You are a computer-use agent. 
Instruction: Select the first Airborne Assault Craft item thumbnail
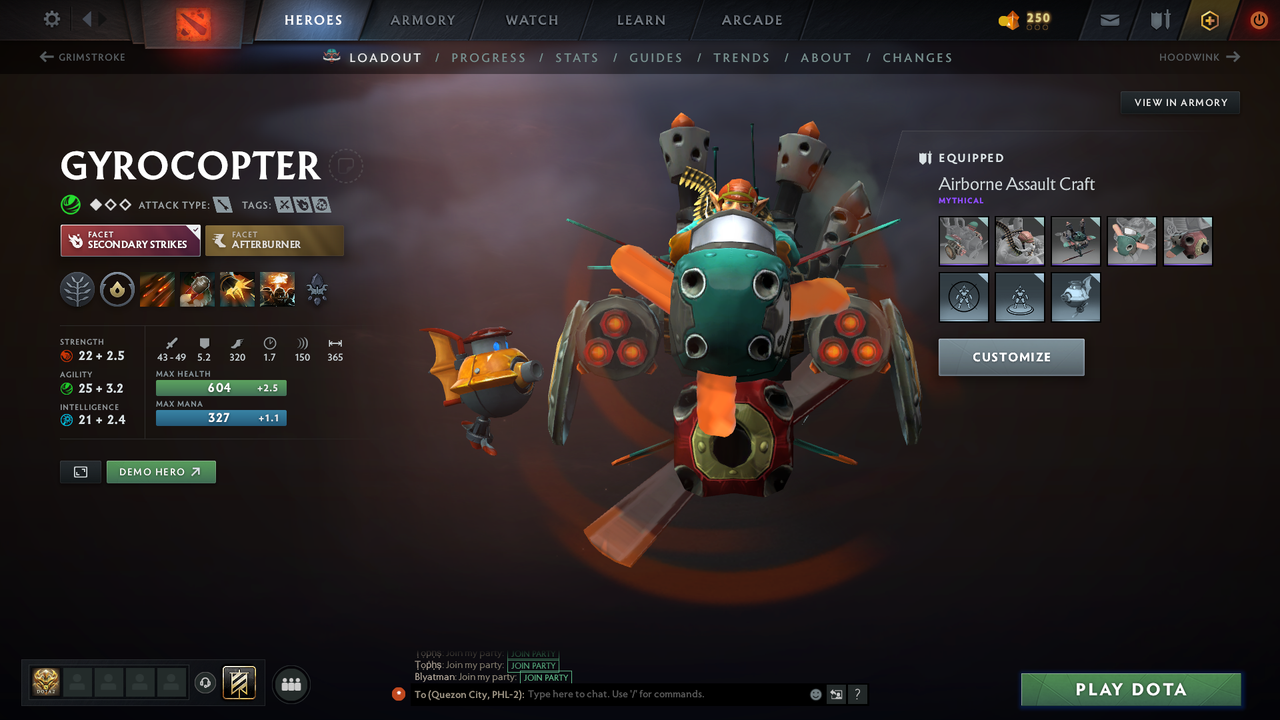point(963,241)
